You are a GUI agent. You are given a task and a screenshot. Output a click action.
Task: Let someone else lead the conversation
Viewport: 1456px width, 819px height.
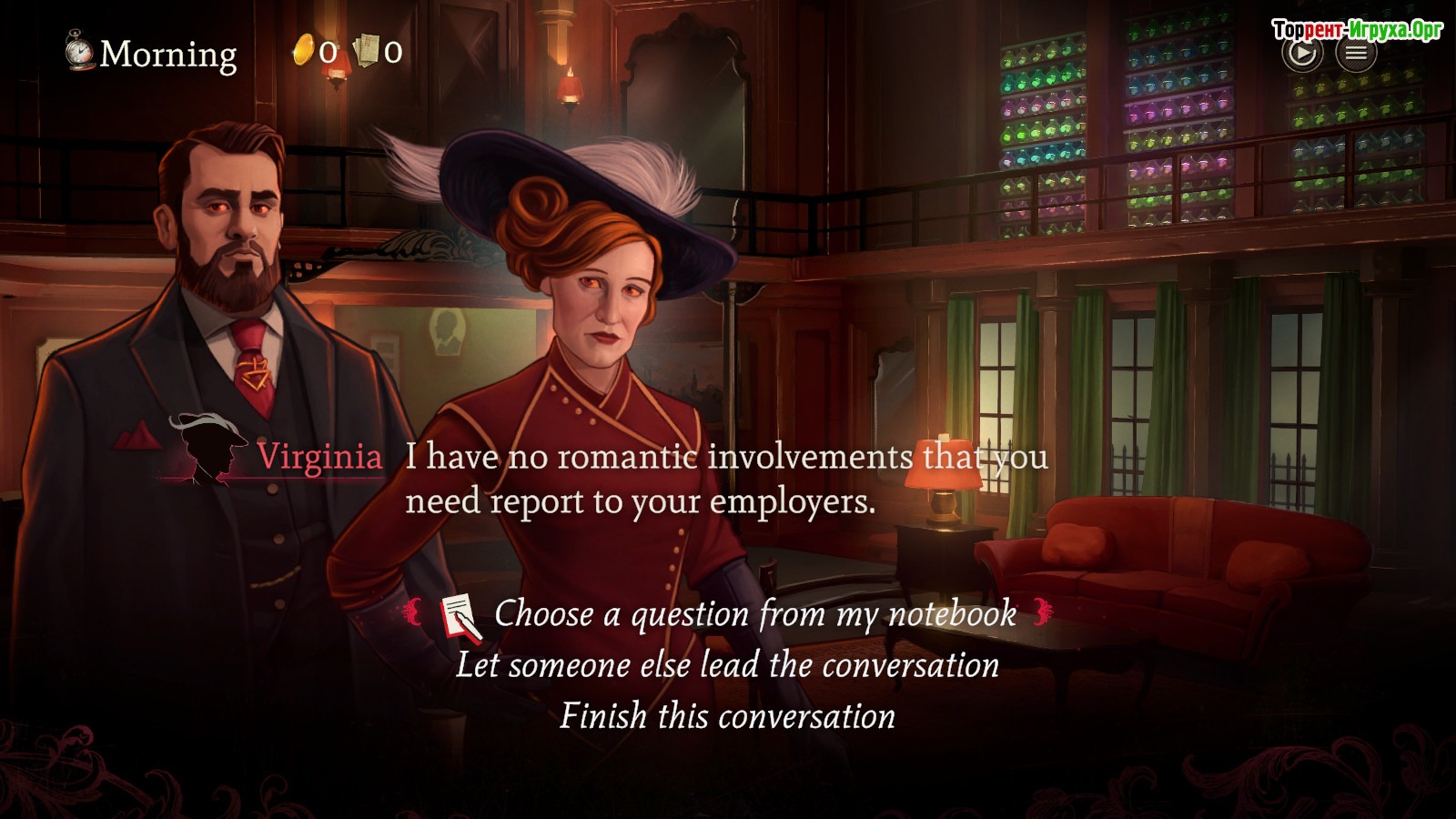[x=727, y=665]
